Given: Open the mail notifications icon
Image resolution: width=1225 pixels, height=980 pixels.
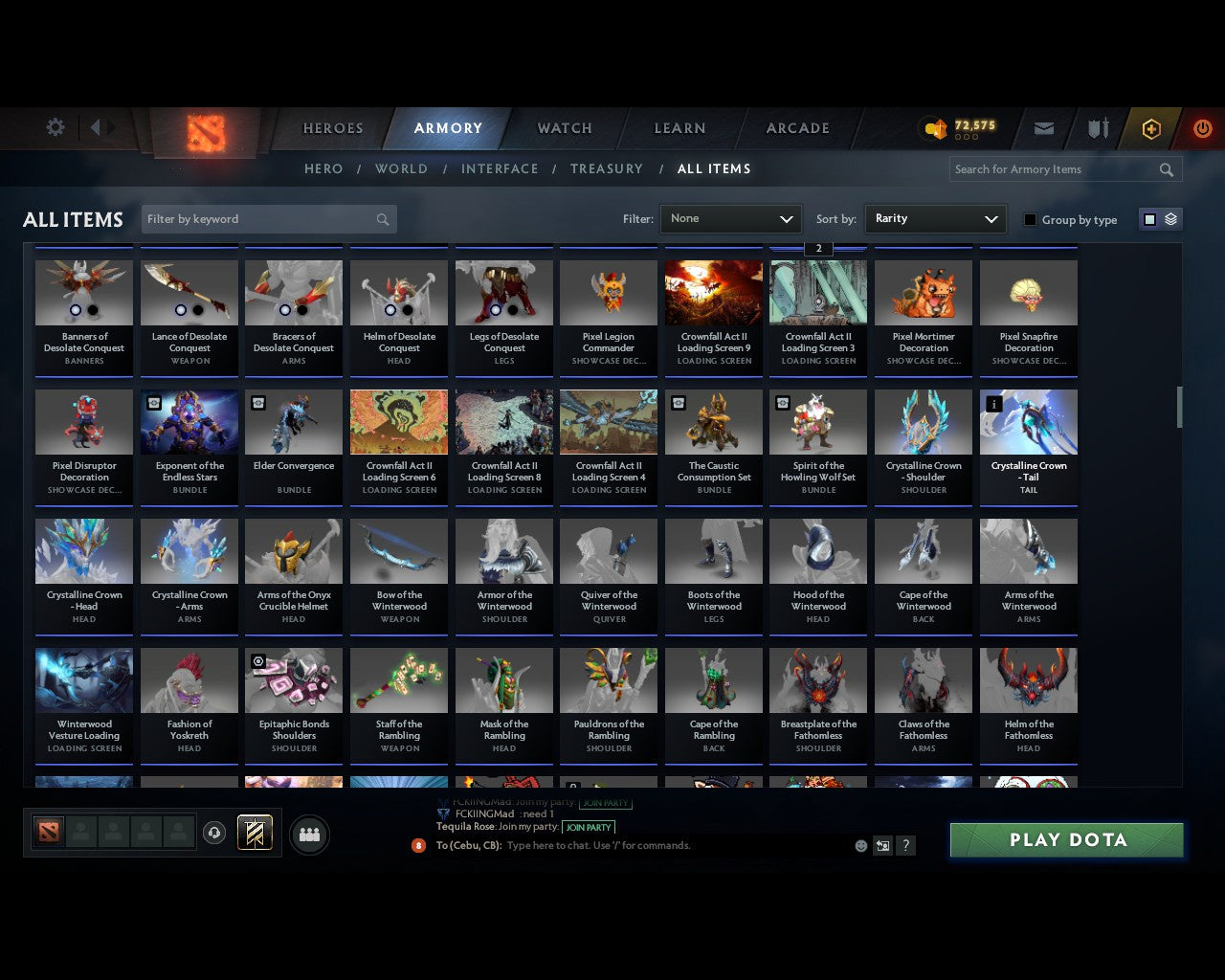Looking at the screenshot, I should (x=1043, y=127).
